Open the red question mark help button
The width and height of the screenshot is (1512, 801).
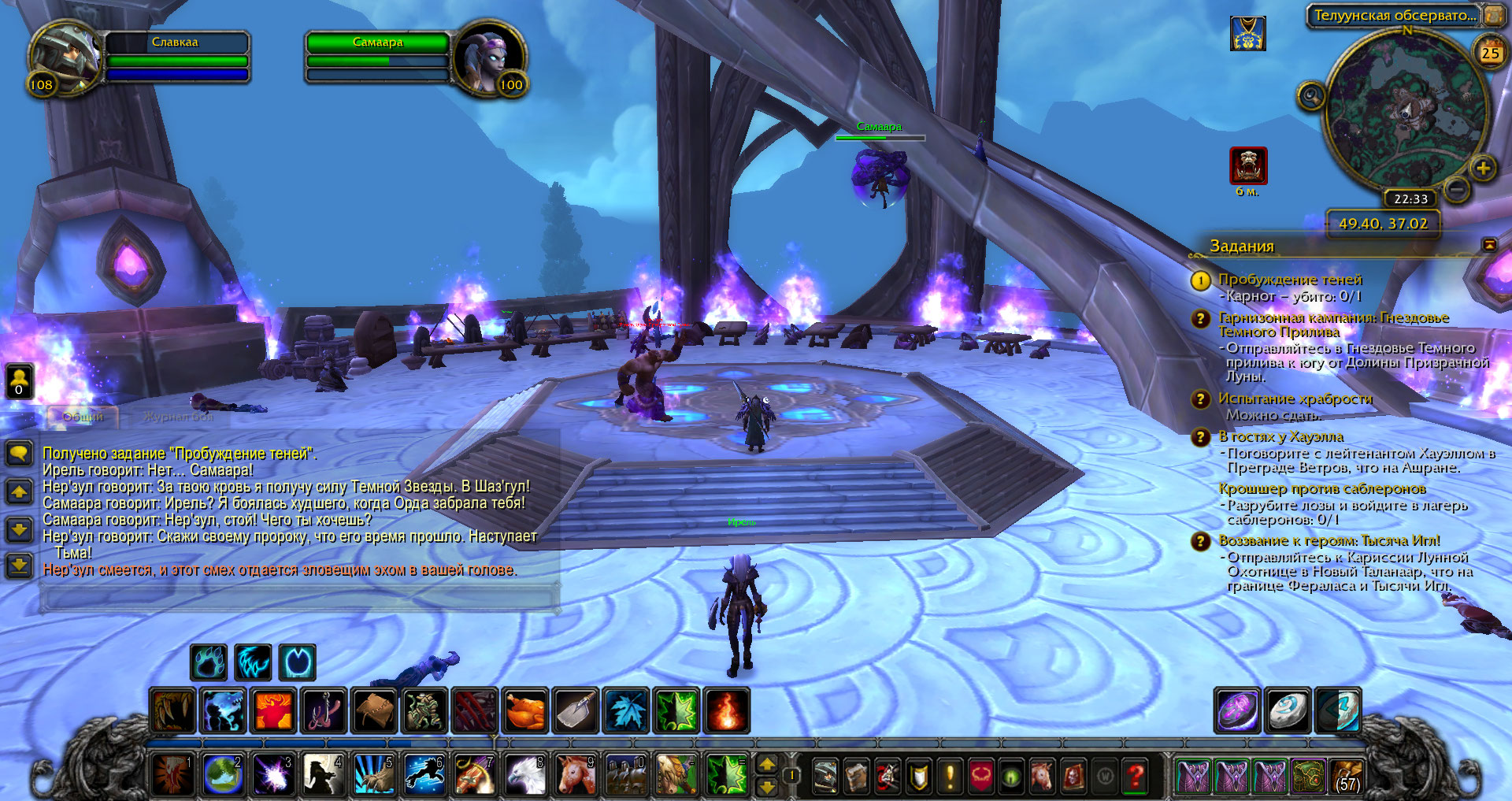pyautogui.click(x=1134, y=777)
